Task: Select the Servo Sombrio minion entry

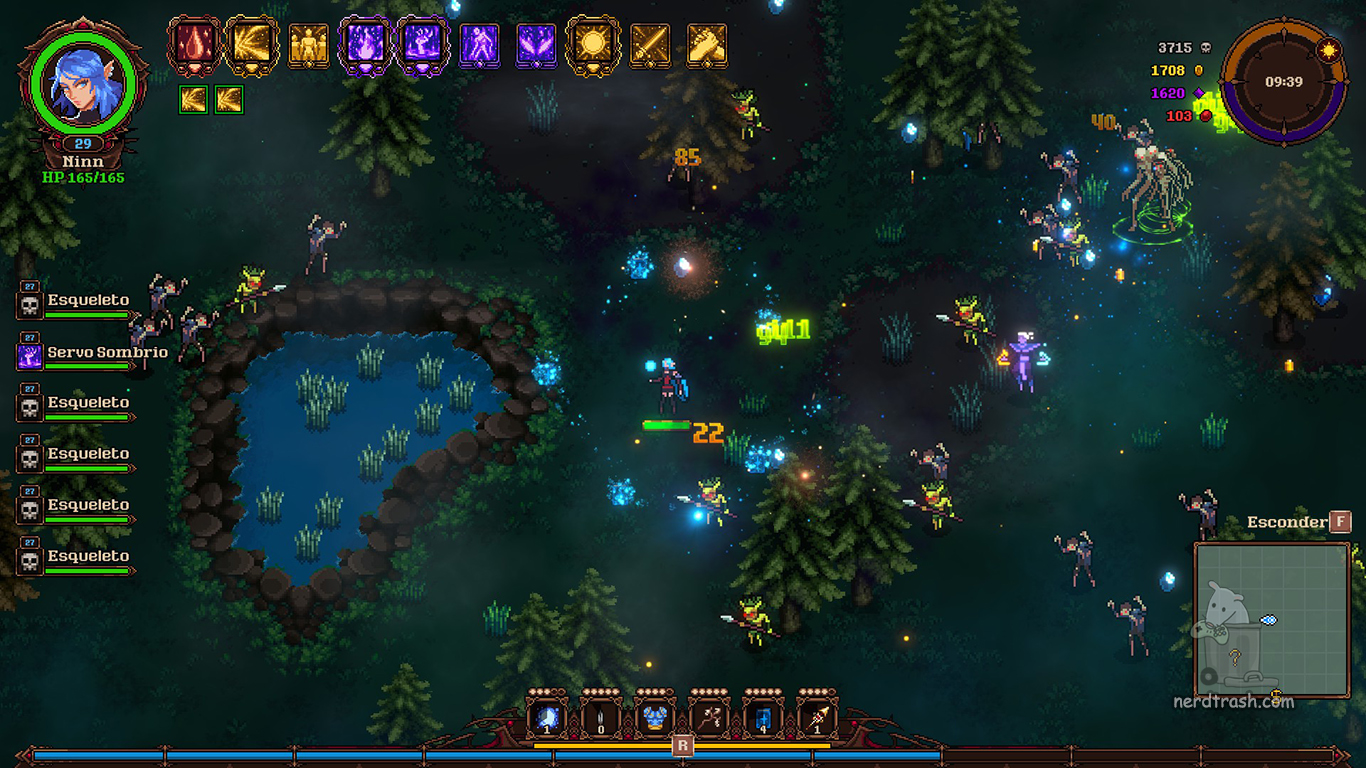Action: [x=90, y=353]
